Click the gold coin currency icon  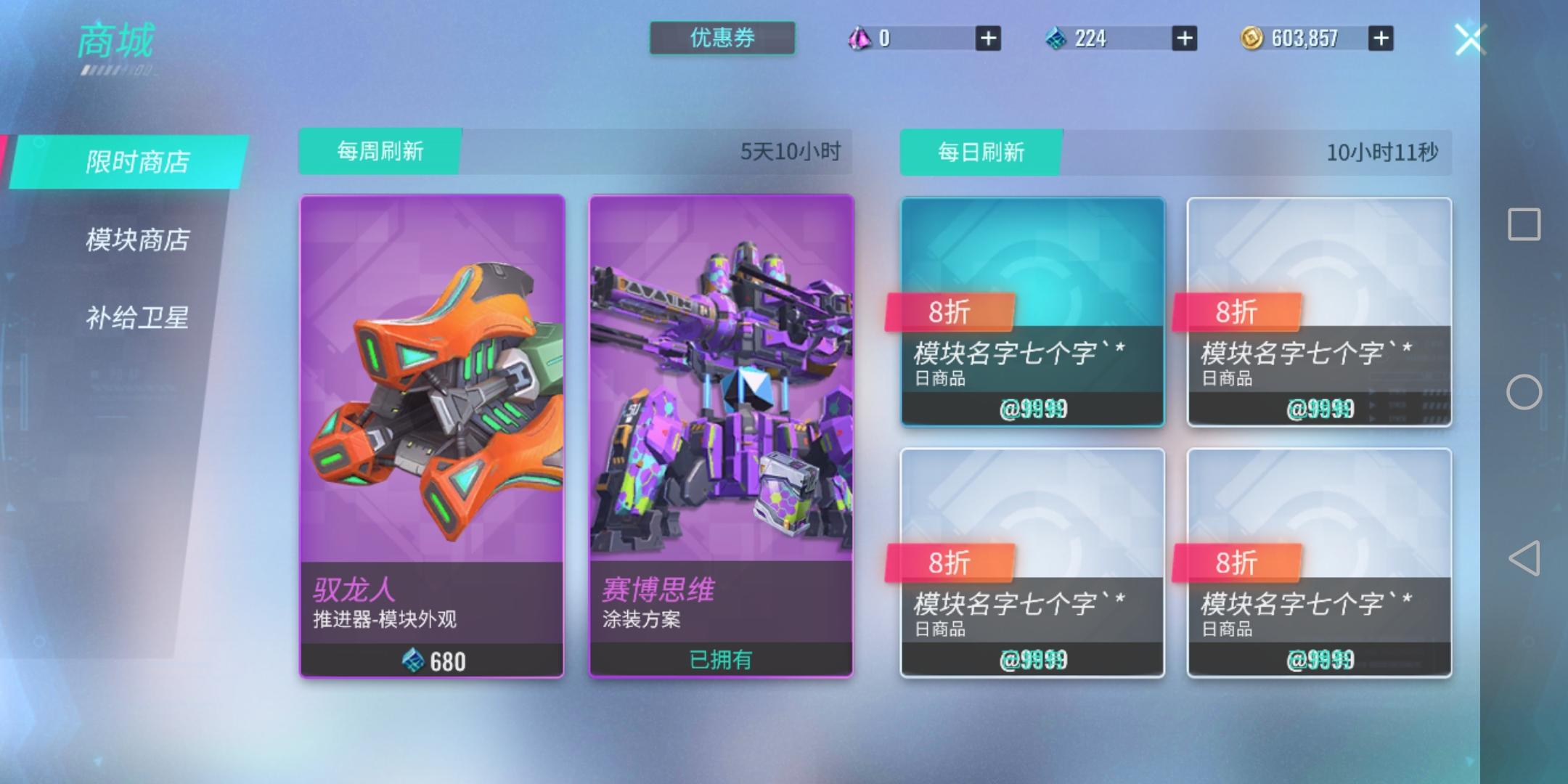[x=1251, y=38]
